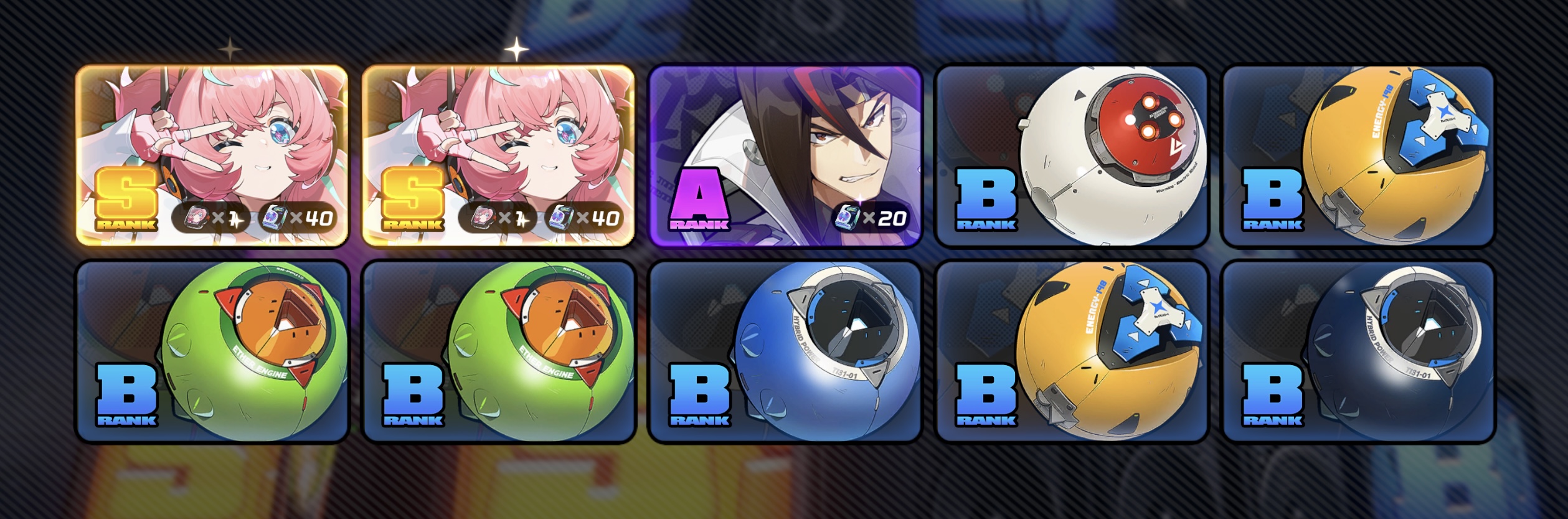
Task: Inspect the dark navy Hybrid Power W-Engine
Action: [x=1358, y=352]
